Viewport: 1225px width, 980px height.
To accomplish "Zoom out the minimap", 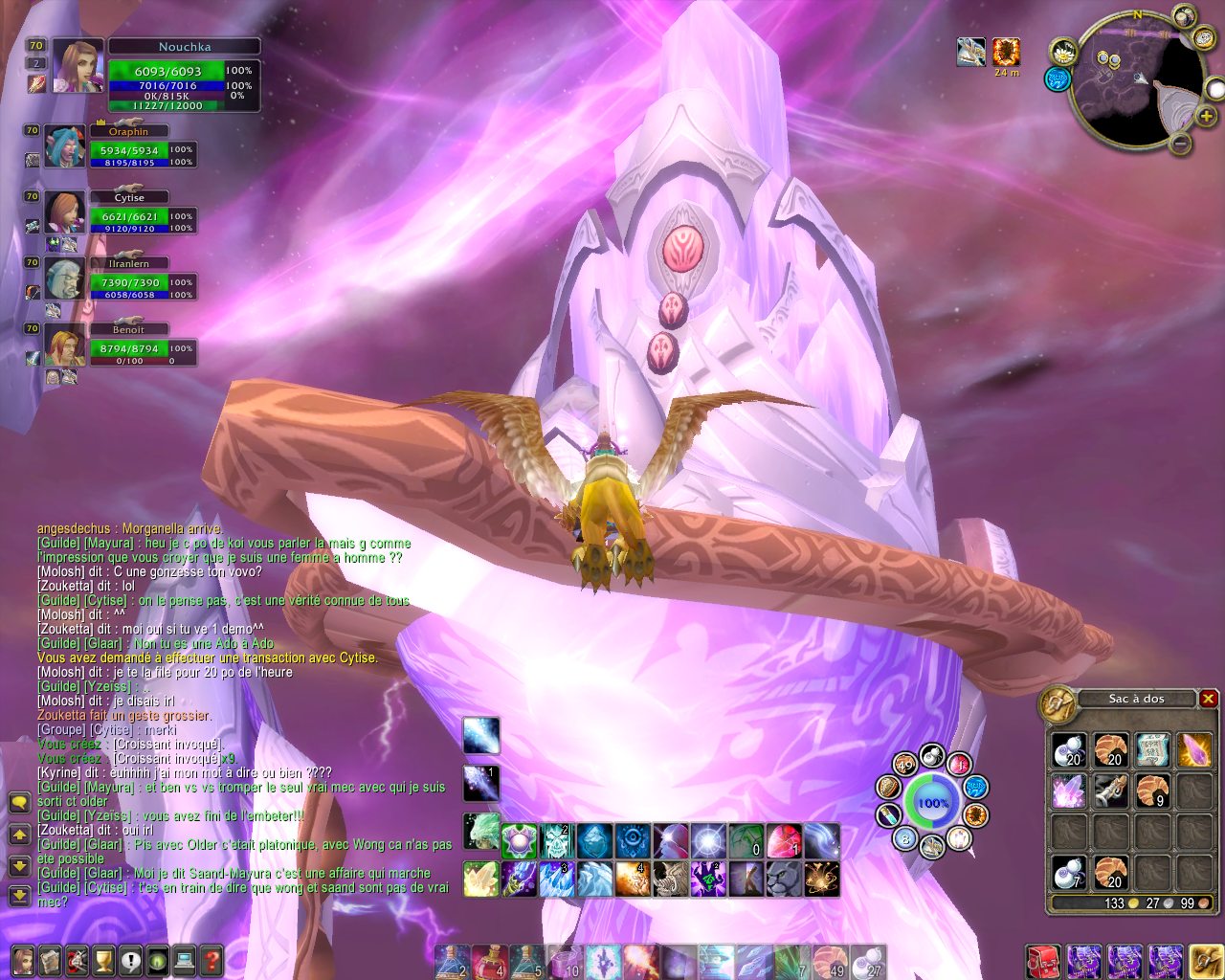I will [1181, 145].
